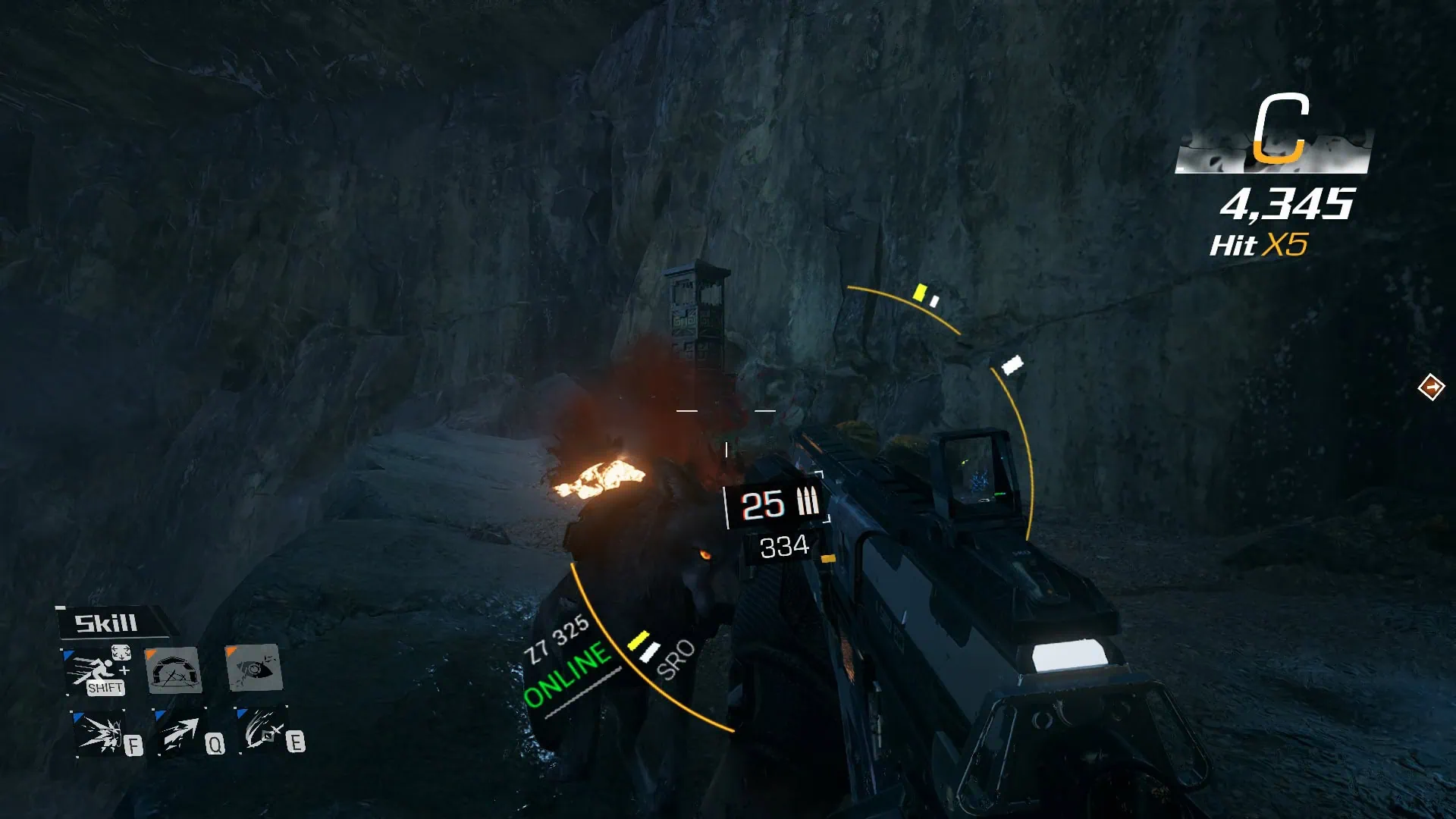Screen dimensions: 1456x819
Task: Select the eye passive skill icon
Action: 254,668
